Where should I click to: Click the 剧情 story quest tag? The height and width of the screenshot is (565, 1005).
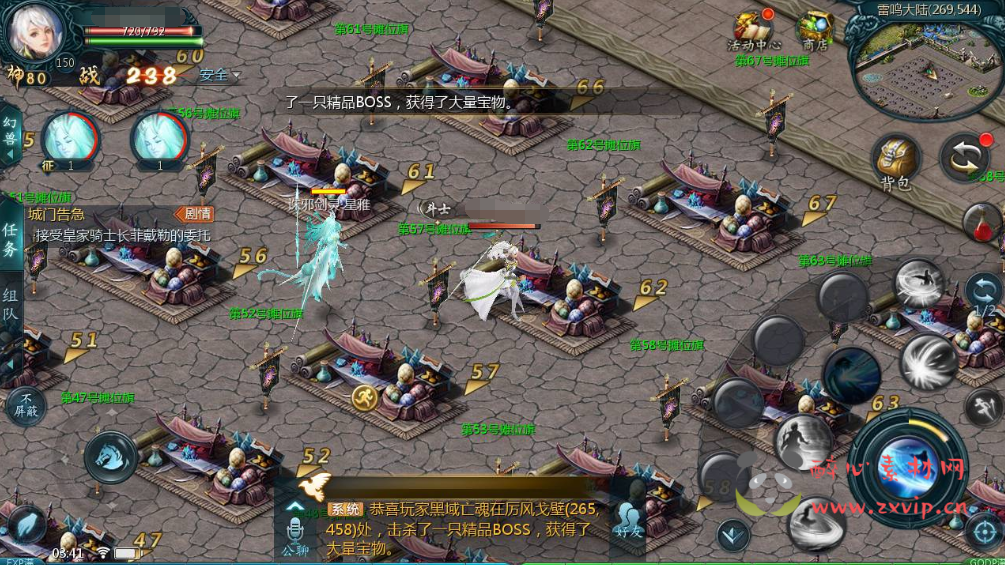[195, 214]
